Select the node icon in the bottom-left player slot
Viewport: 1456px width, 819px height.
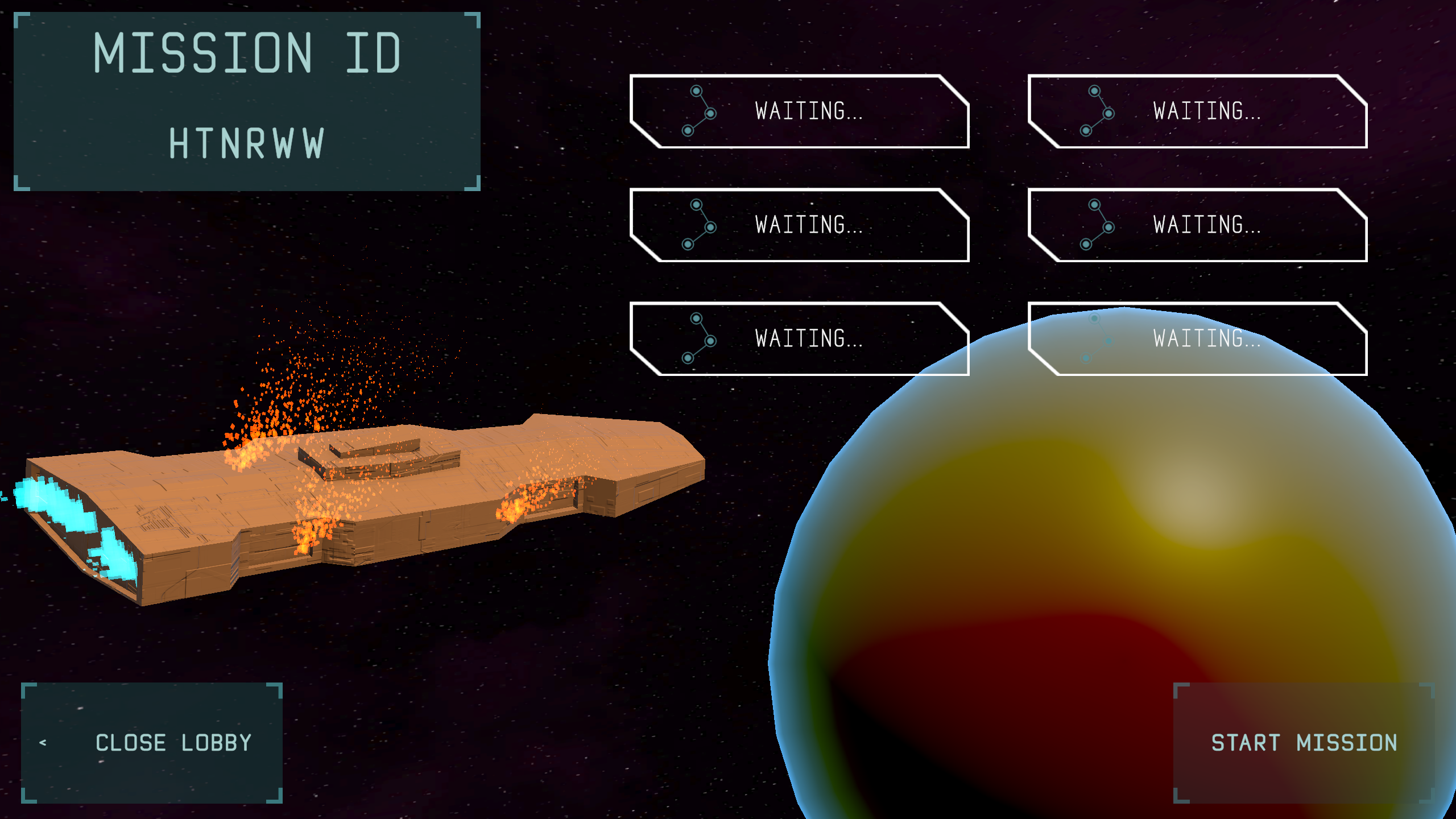click(698, 340)
